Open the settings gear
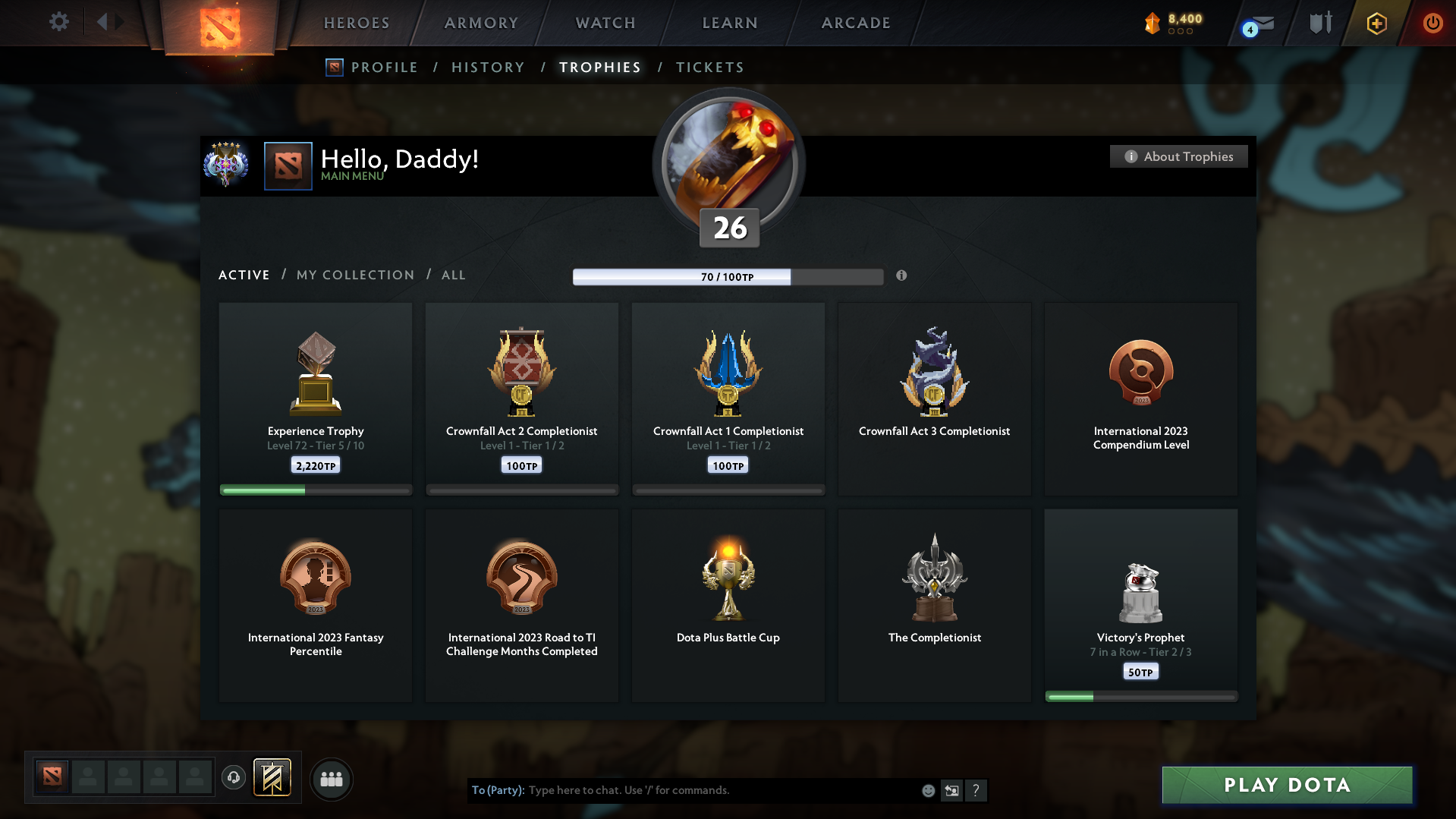 [58, 23]
